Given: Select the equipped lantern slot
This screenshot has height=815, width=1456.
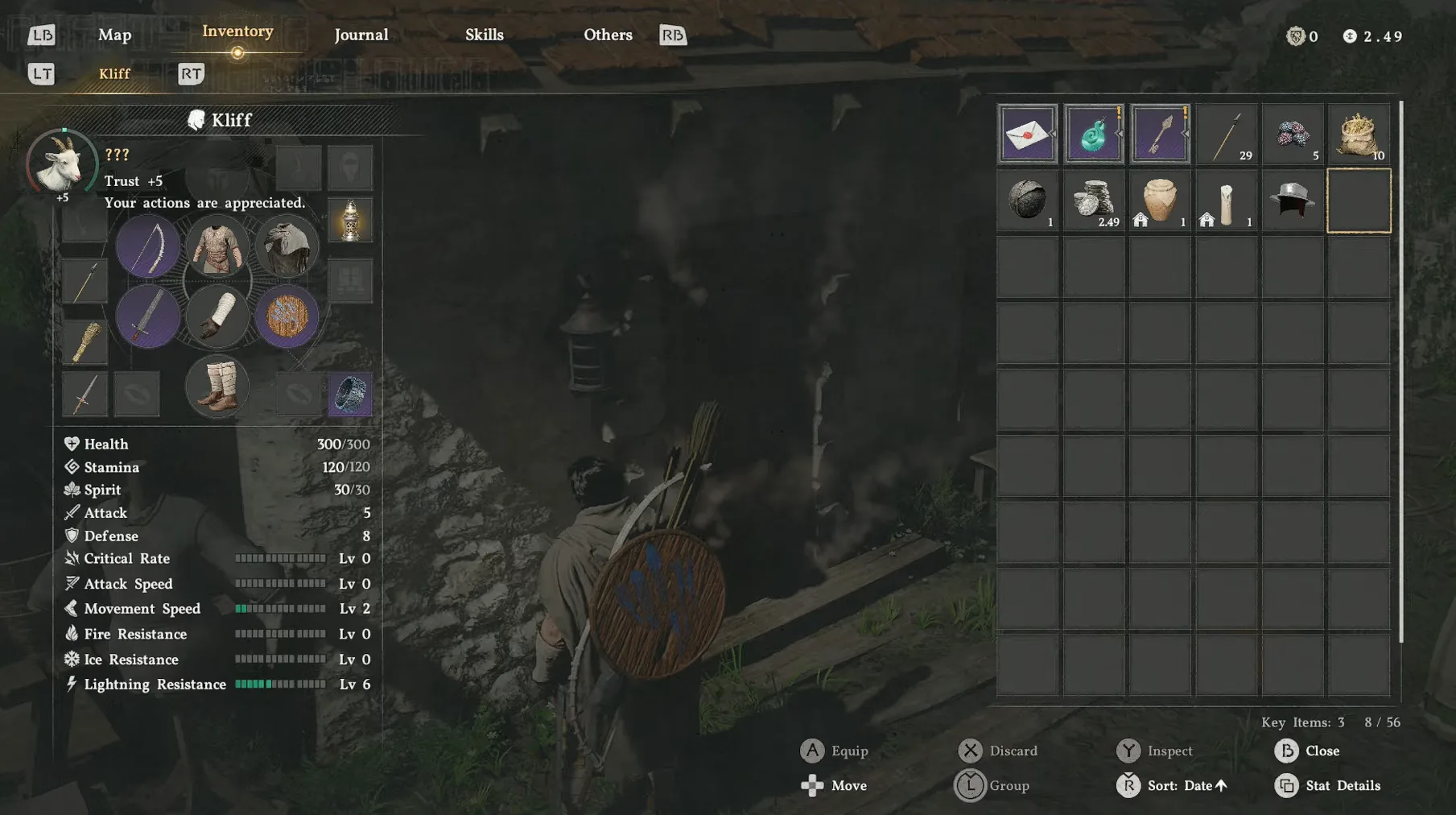Looking at the screenshot, I should pos(350,220).
